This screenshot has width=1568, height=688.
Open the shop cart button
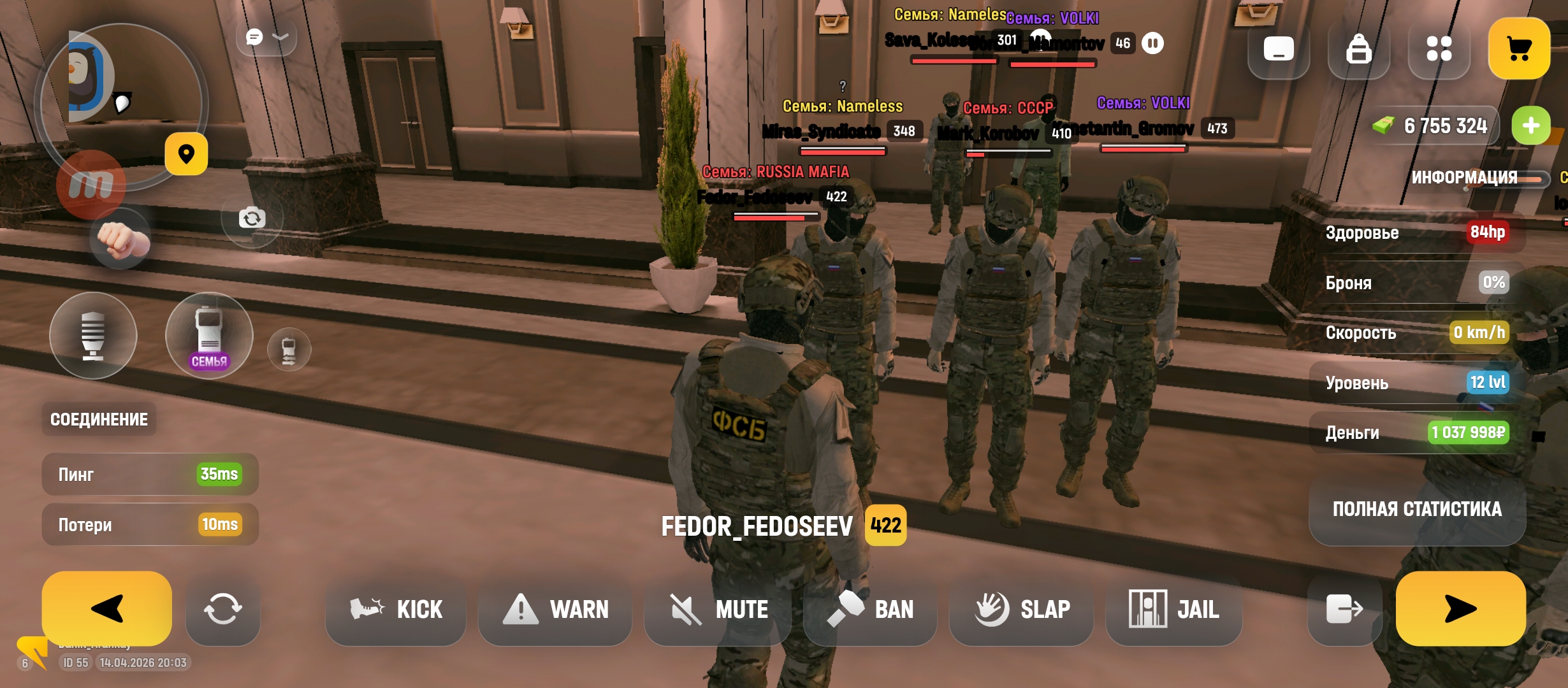point(1519,48)
